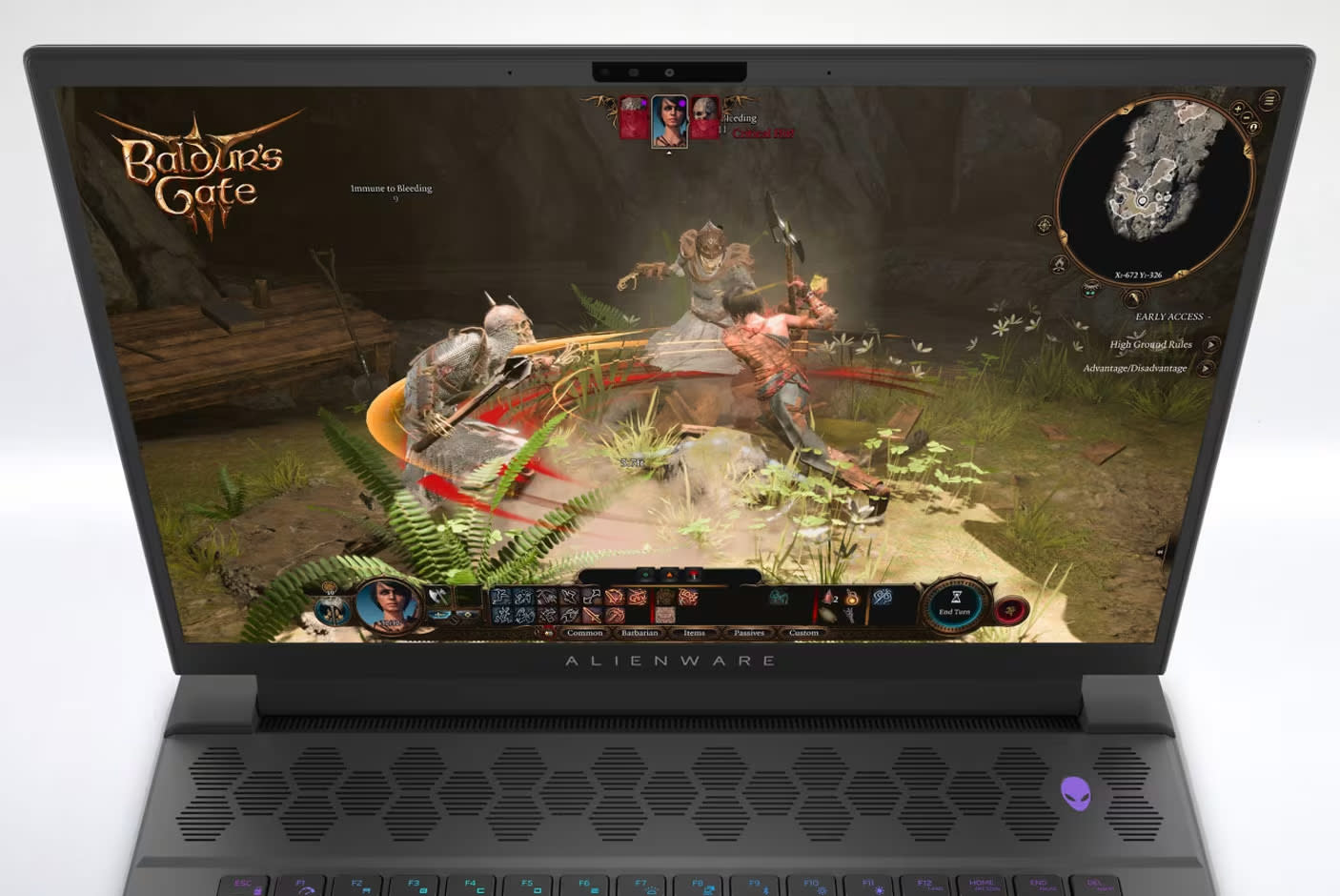Toggle the green group mode indicator above the hotbar

[x=646, y=572]
